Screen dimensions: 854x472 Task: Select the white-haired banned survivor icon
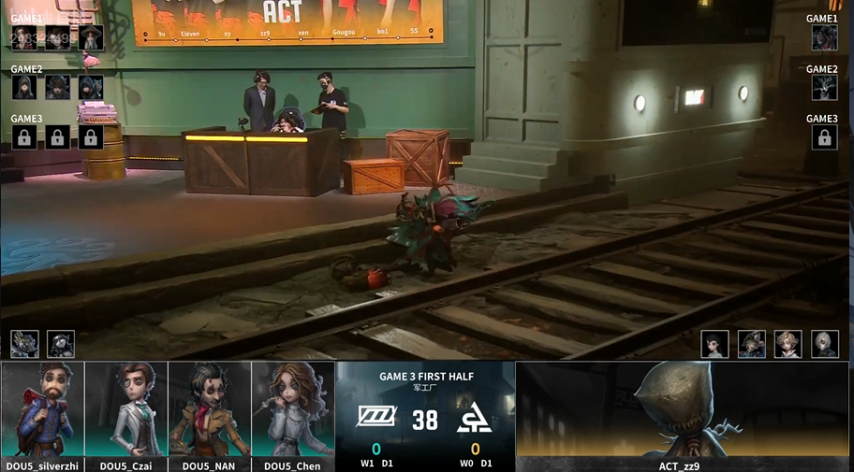coord(824,344)
